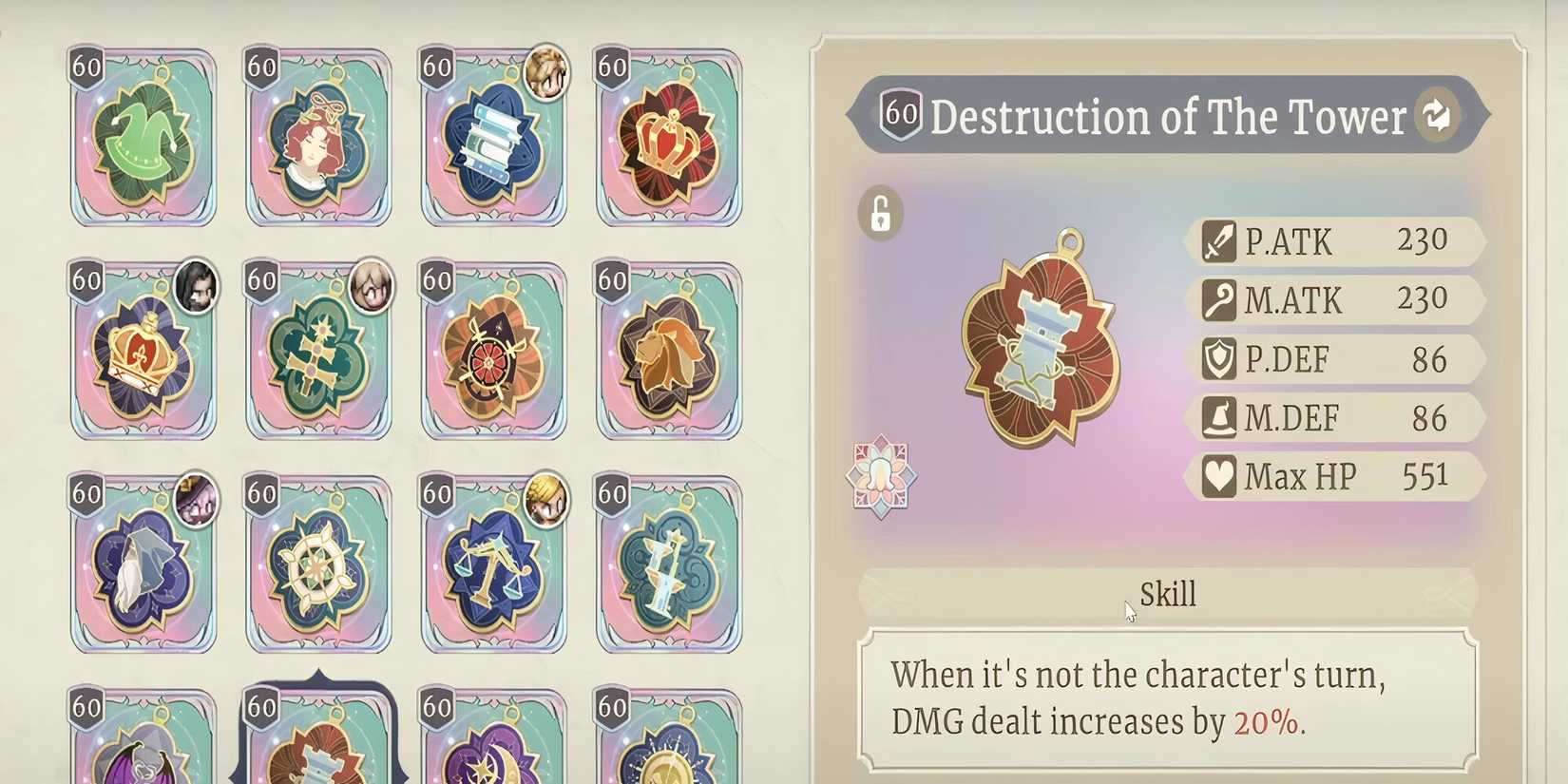Image resolution: width=1568 pixels, height=784 pixels.
Task: Select the orange wheel trinket
Action: [x=494, y=352]
